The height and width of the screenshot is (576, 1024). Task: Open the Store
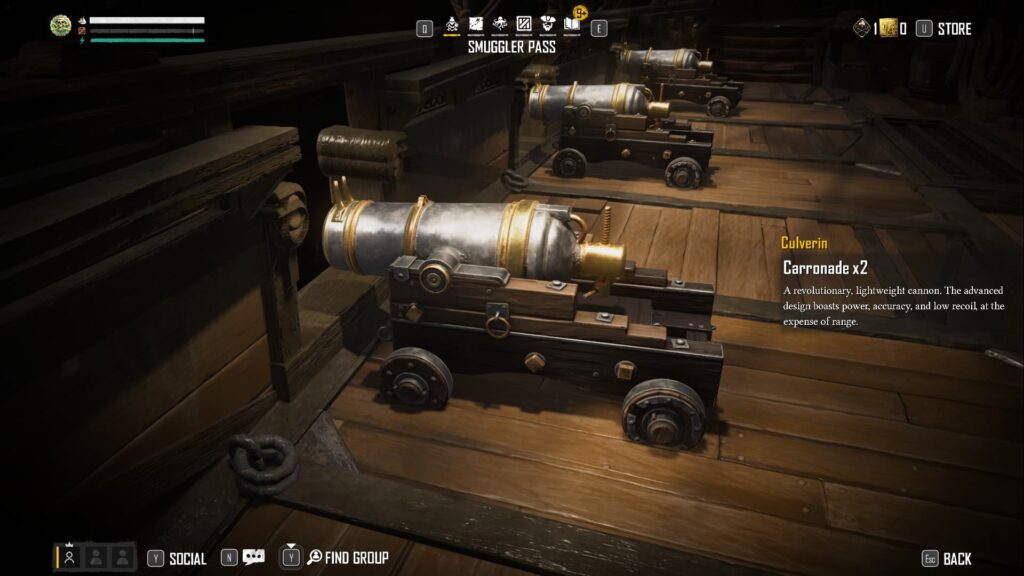953,29
